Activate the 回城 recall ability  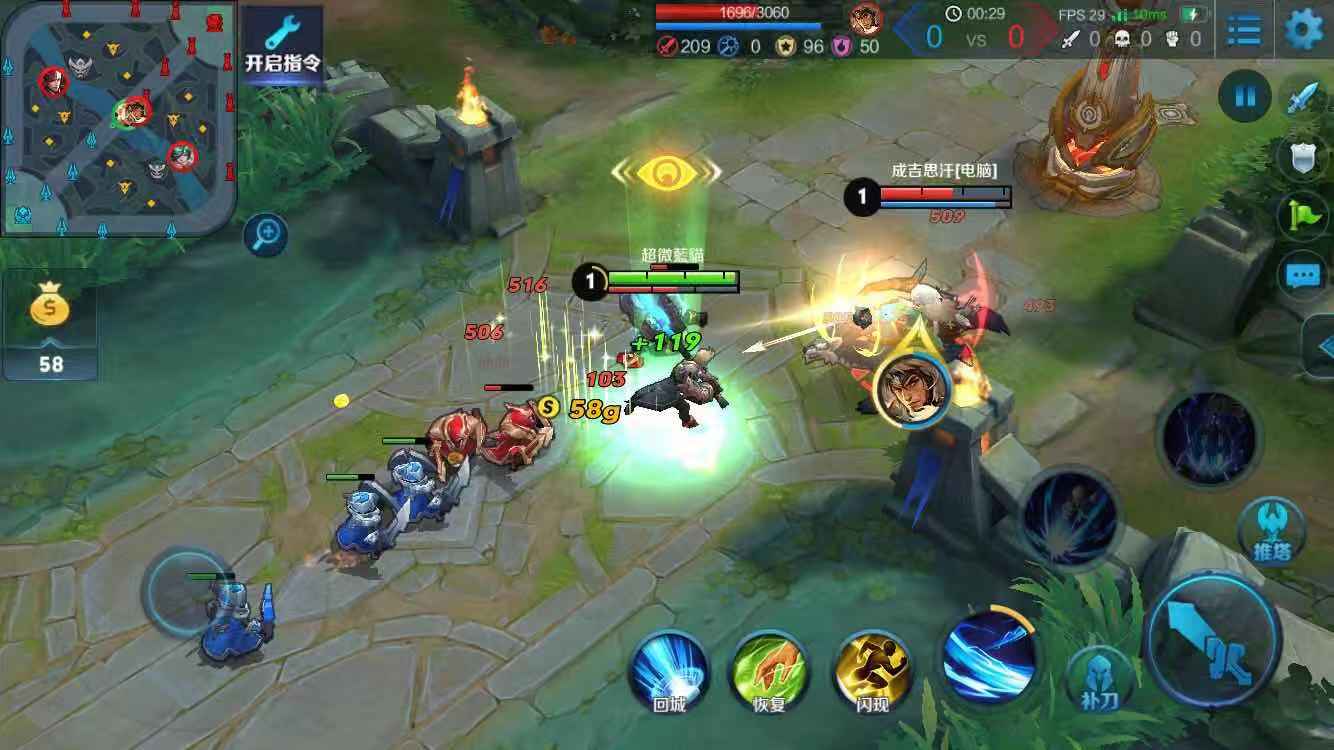click(x=669, y=669)
